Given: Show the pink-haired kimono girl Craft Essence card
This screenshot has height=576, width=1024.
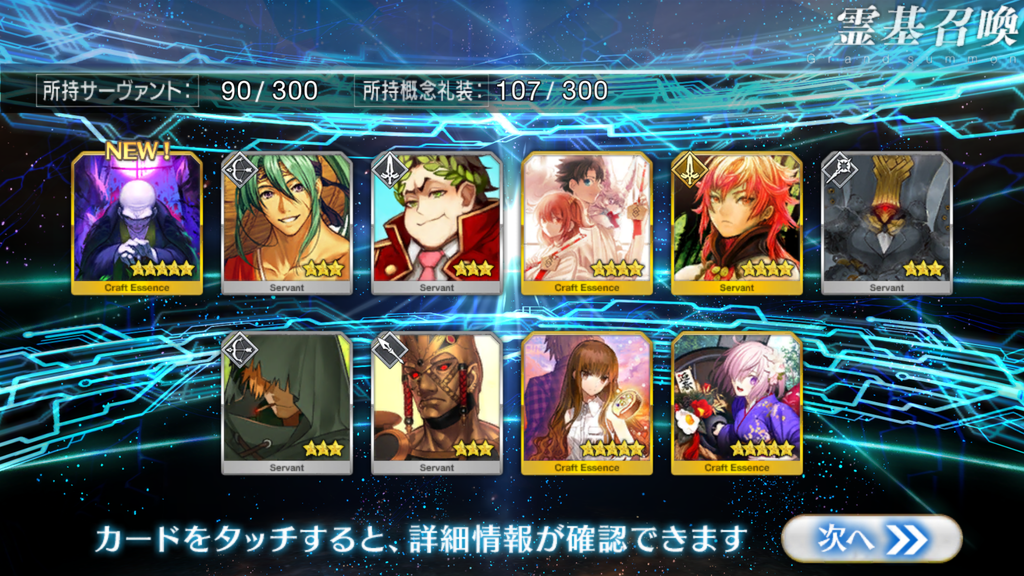Looking at the screenshot, I should click(x=737, y=403).
